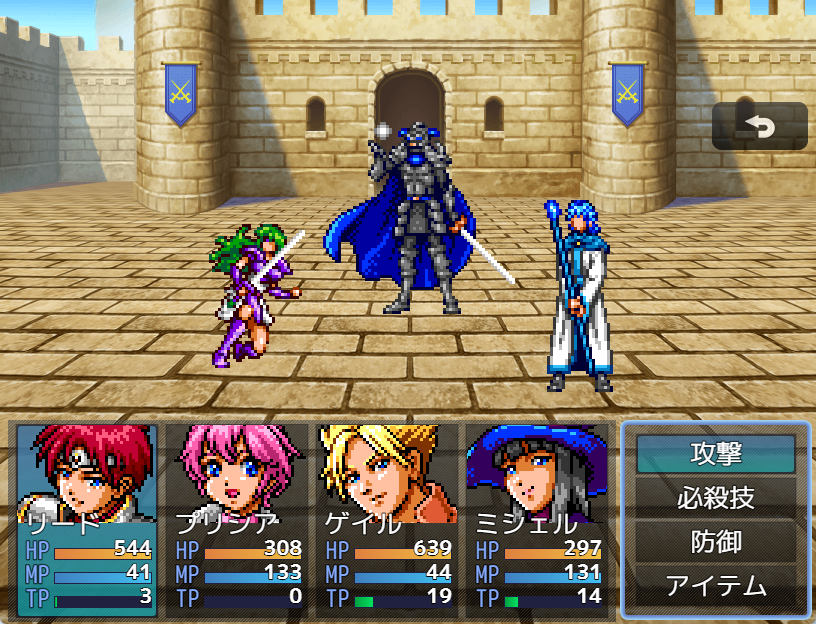The width and height of the screenshot is (816, 624).
Task: Select the 攻撃 attack command
Action: pyautogui.click(x=716, y=454)
